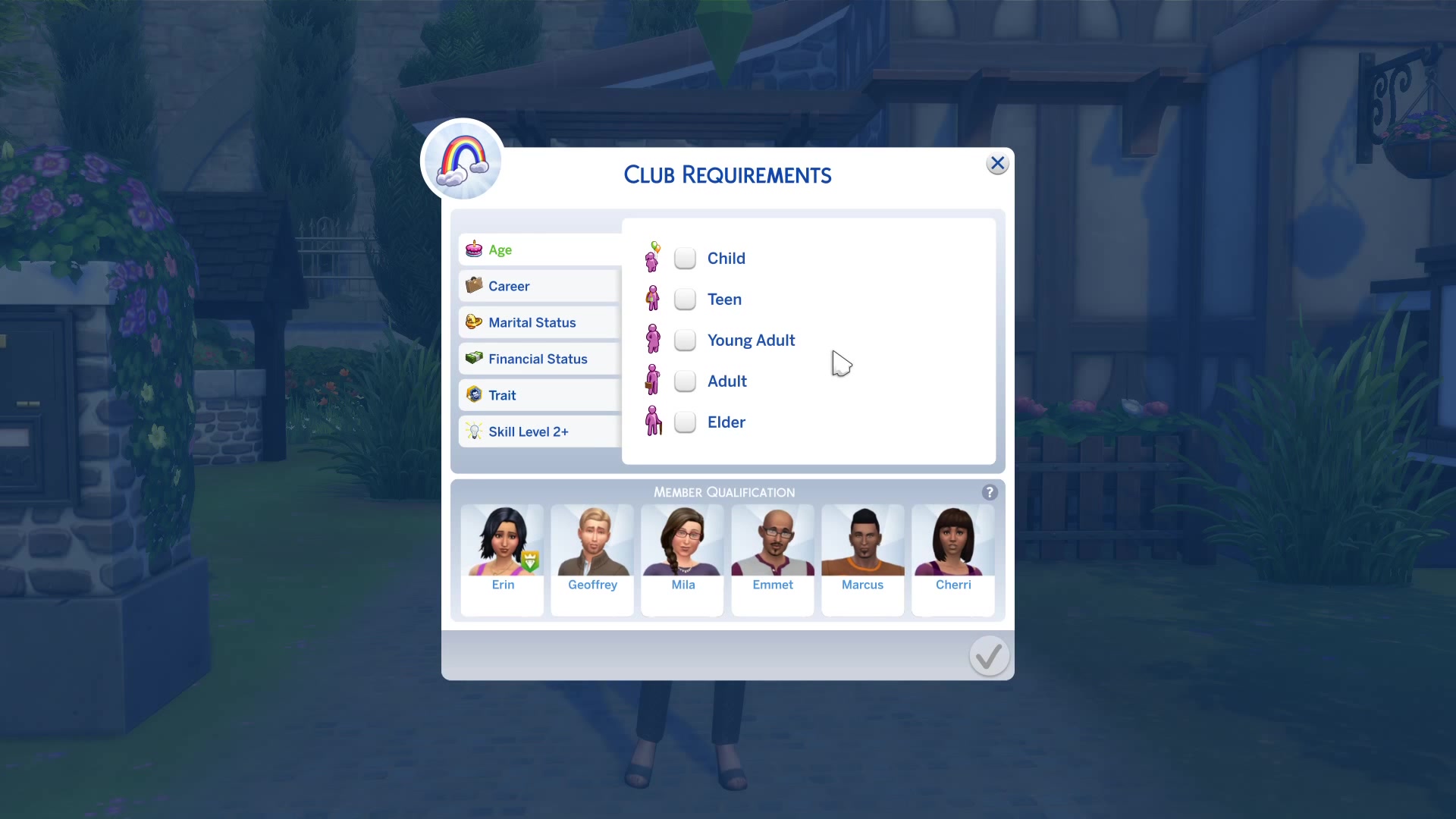The image size is (1456, 819).
Task: Switch to the Age requirements tab
Action: click(x=540, y=249)
